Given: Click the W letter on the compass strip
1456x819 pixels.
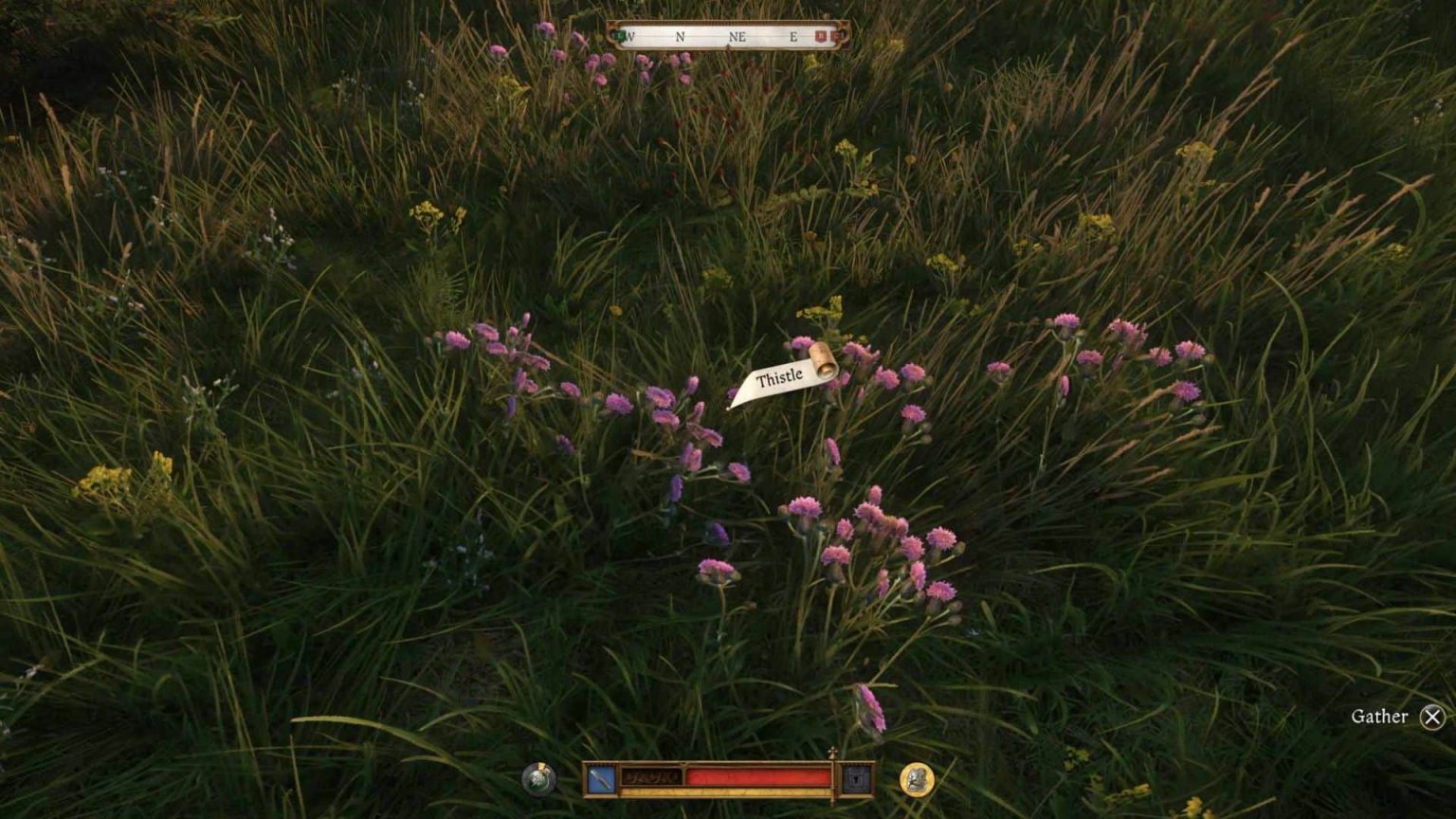Looking at the screenshot, I should click(x=633, y=36).
